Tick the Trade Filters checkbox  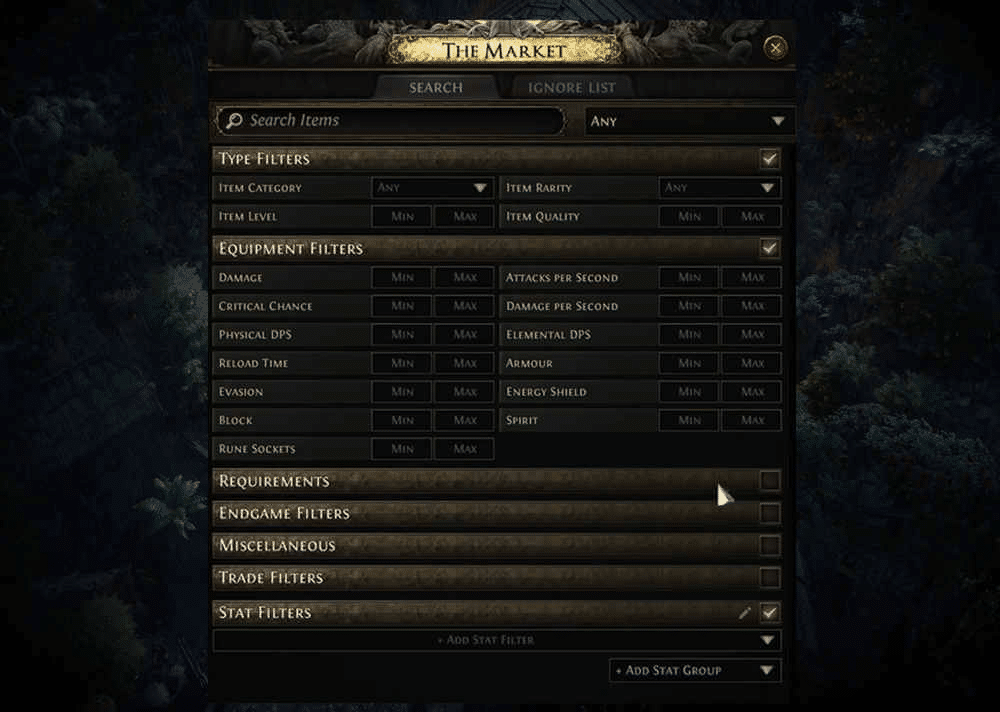(x=769, y=578)
